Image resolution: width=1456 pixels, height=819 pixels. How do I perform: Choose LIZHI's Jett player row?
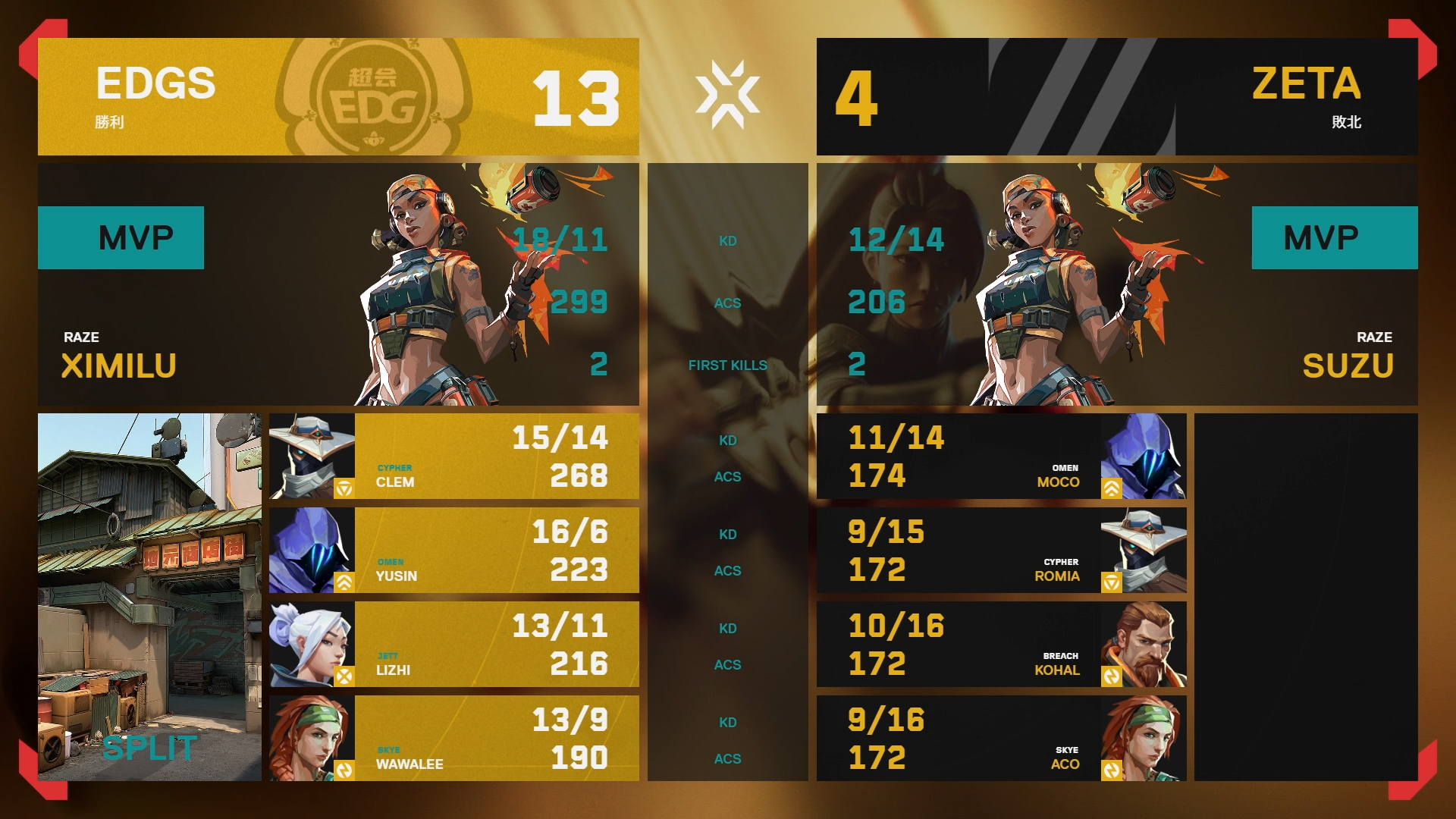coord(453,645)
